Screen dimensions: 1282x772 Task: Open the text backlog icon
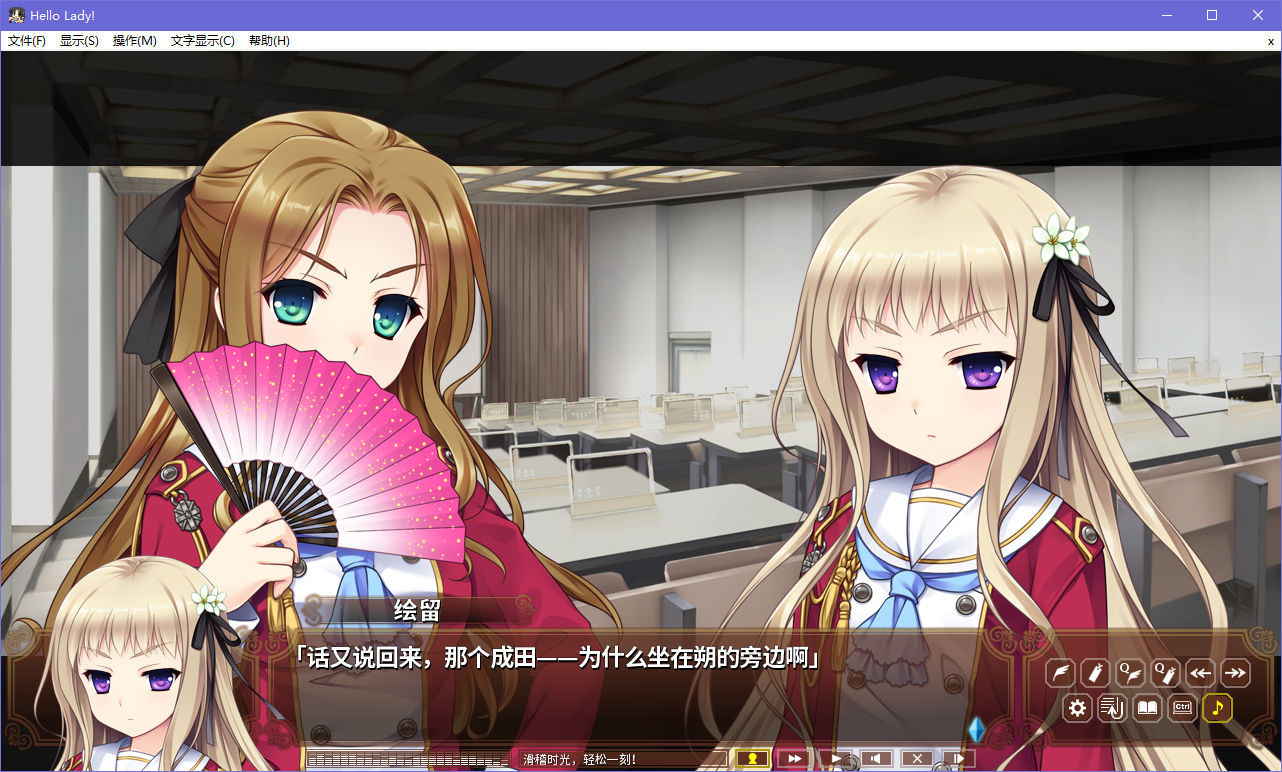coord(1112,708)
